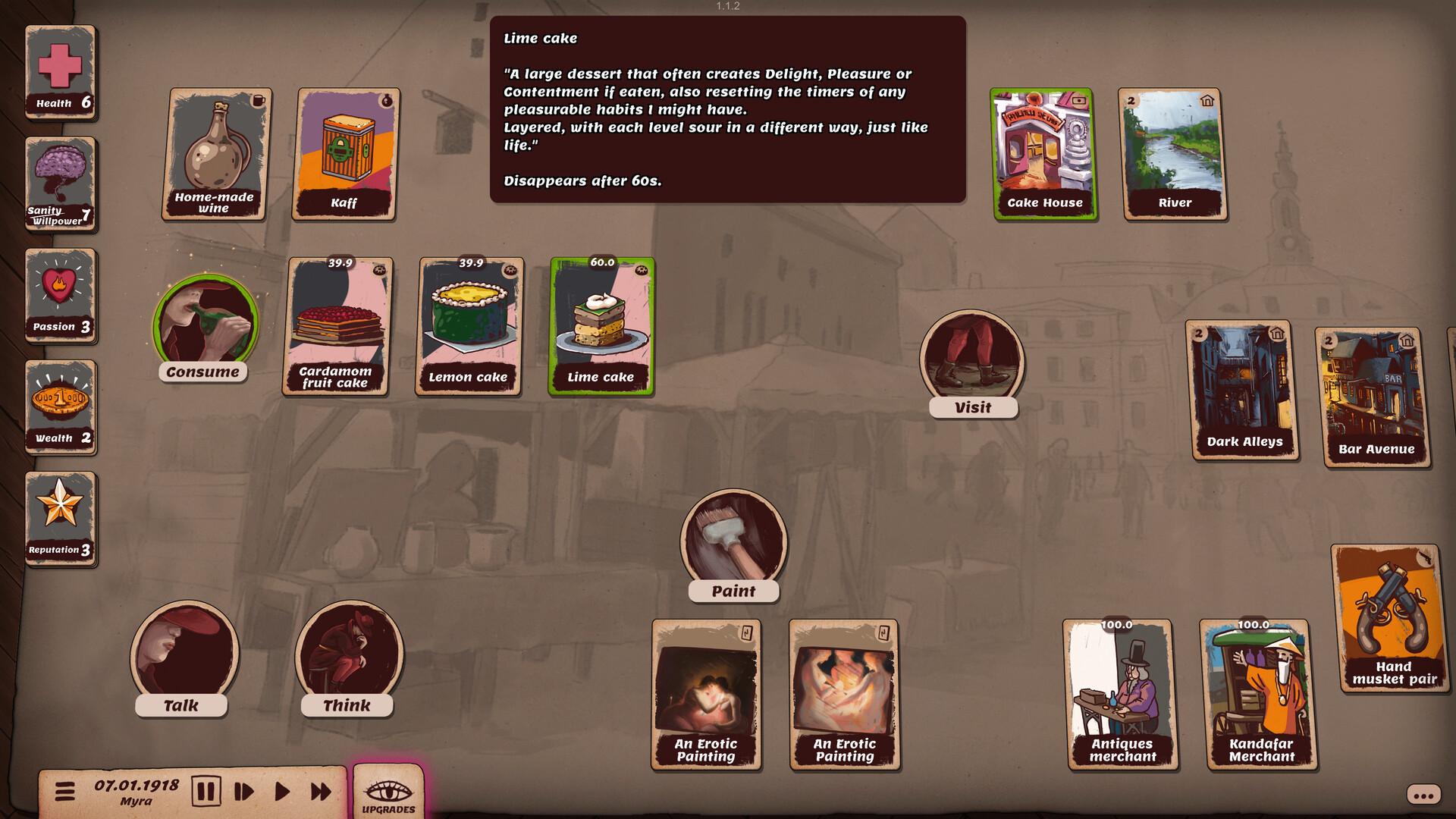Activate fast-forward game speed

point(320,790)
